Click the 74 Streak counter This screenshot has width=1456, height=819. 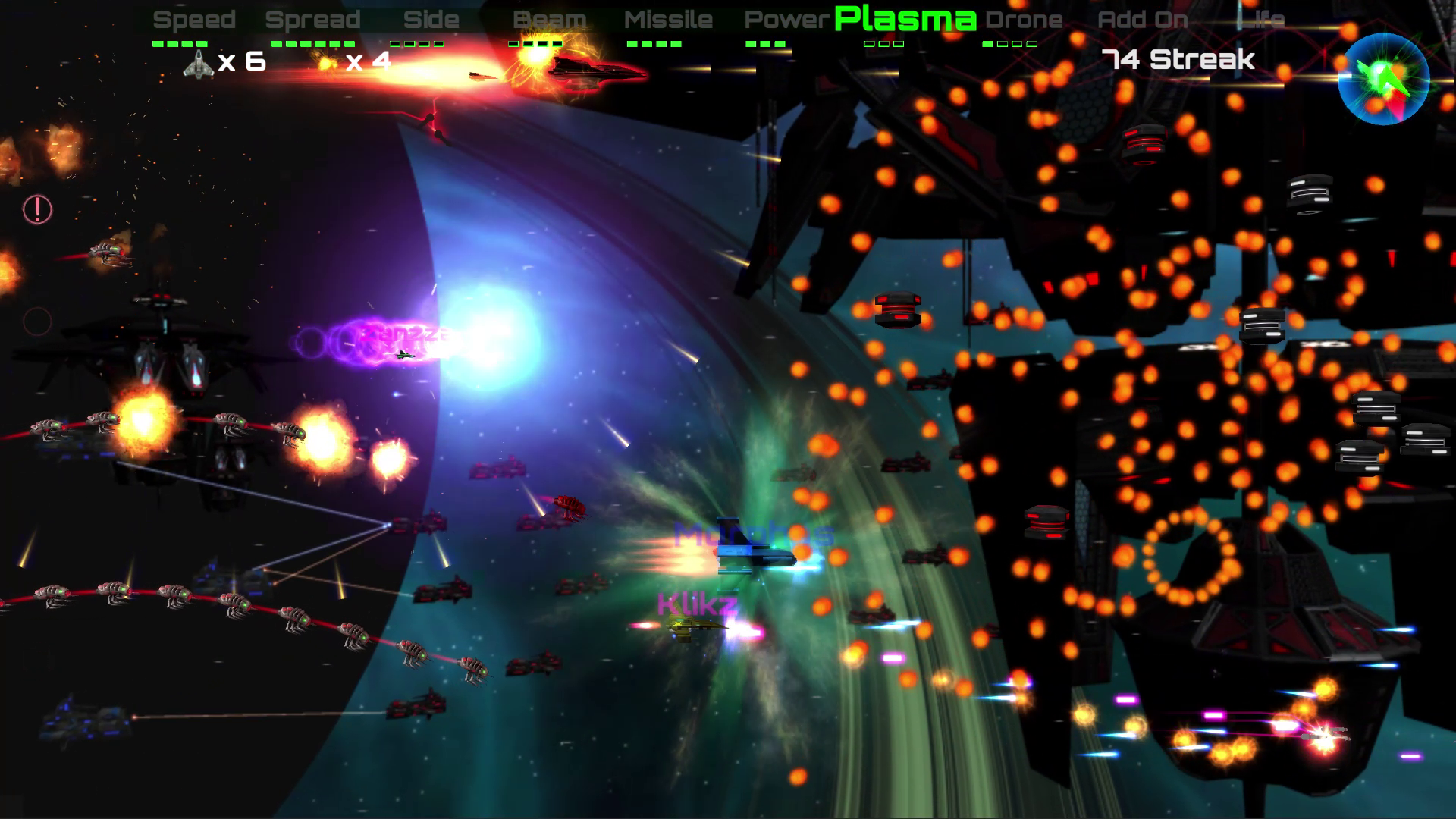click(x=1178, y=58)
